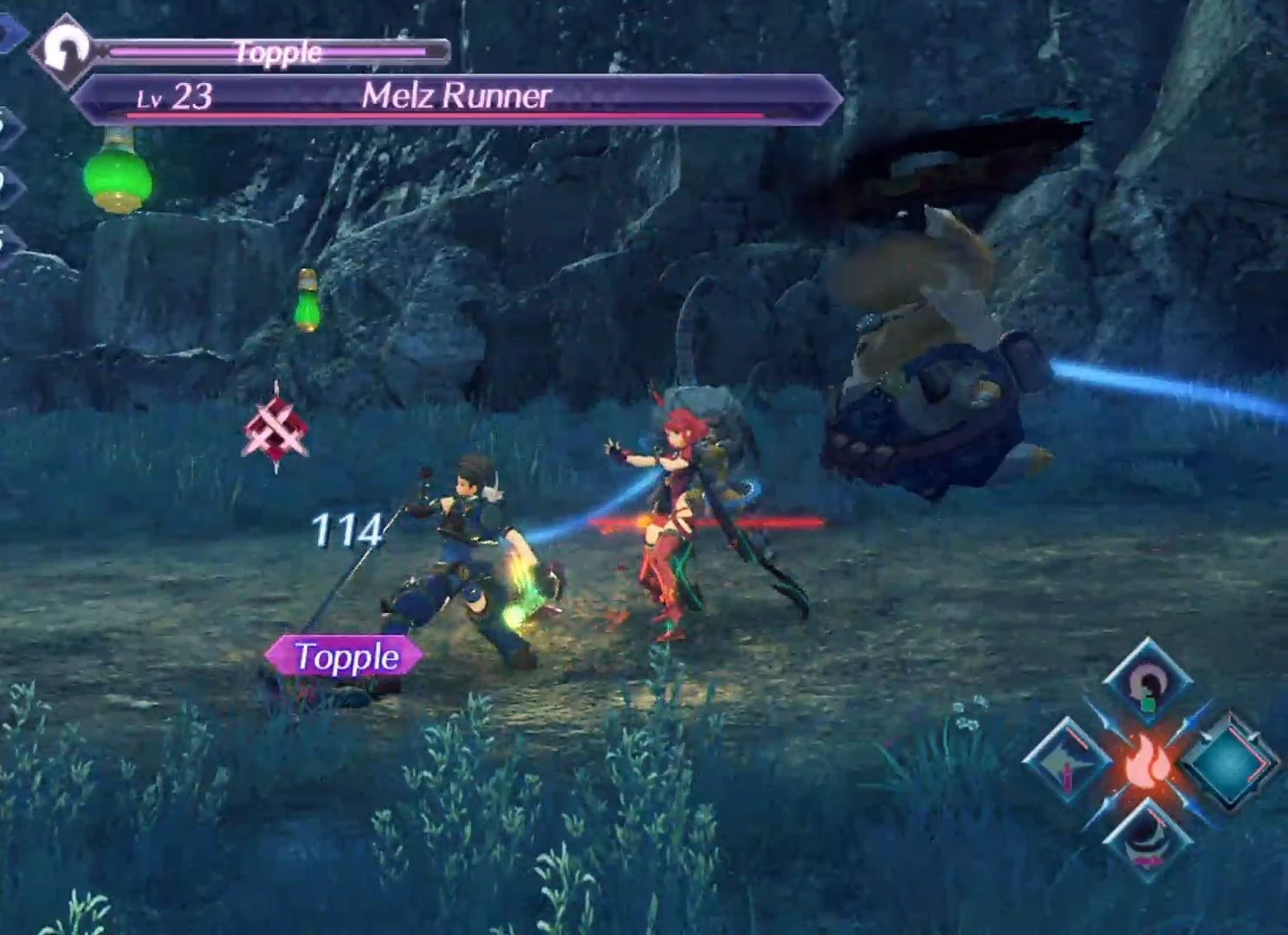Click the fire element emblem at diamond center
Screen dimensions: 1288x935
[x=1148, y=762]
